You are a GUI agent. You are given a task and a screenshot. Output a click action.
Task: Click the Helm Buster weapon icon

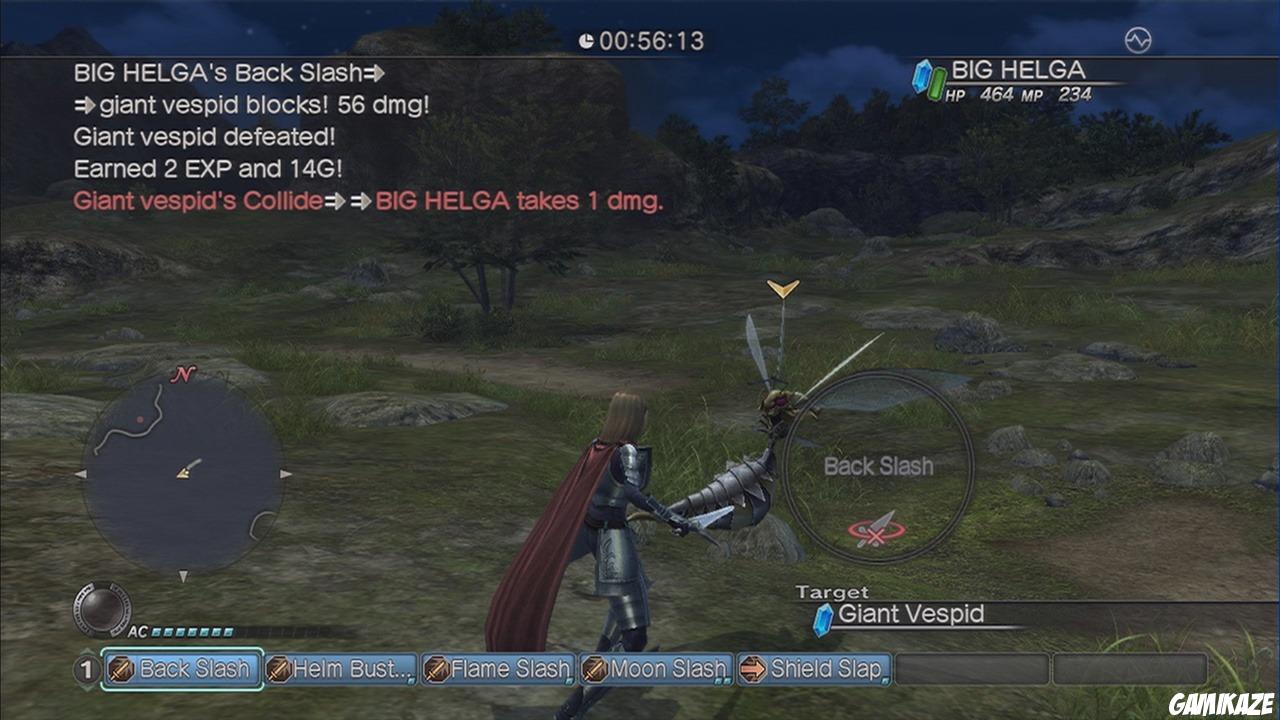280,670
